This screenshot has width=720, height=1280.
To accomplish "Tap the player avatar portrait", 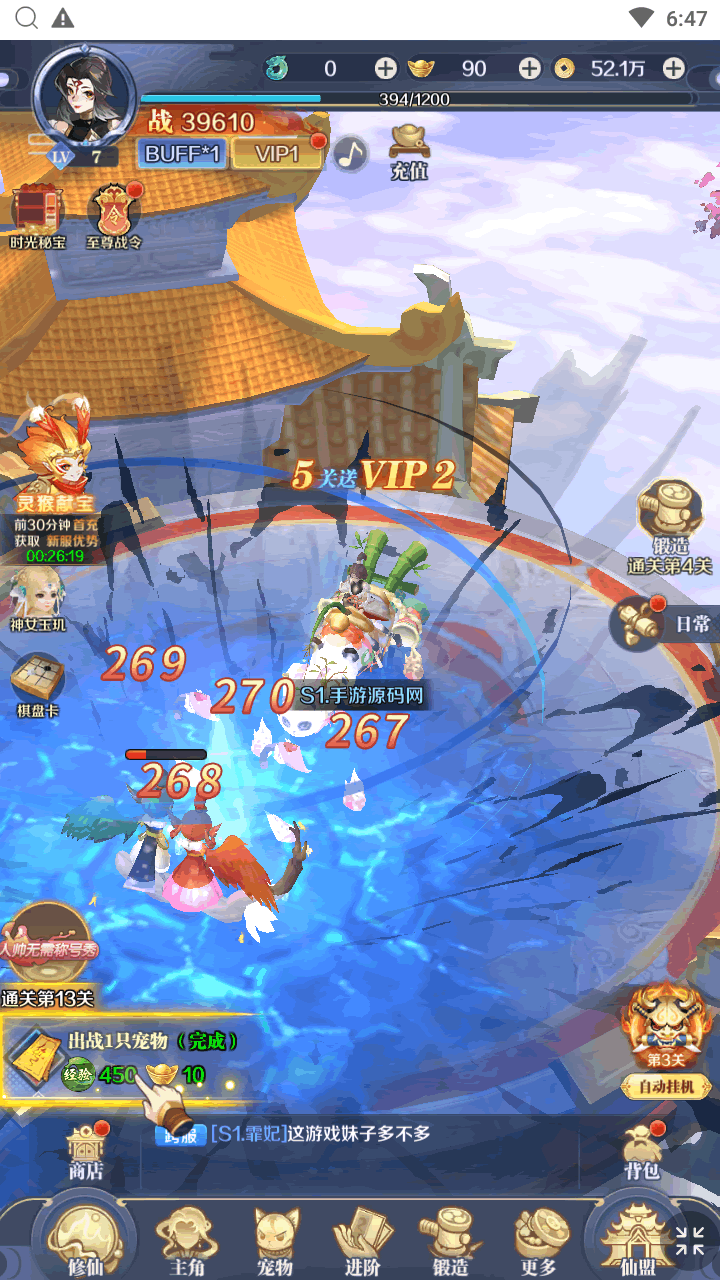I will pos(84,95).
